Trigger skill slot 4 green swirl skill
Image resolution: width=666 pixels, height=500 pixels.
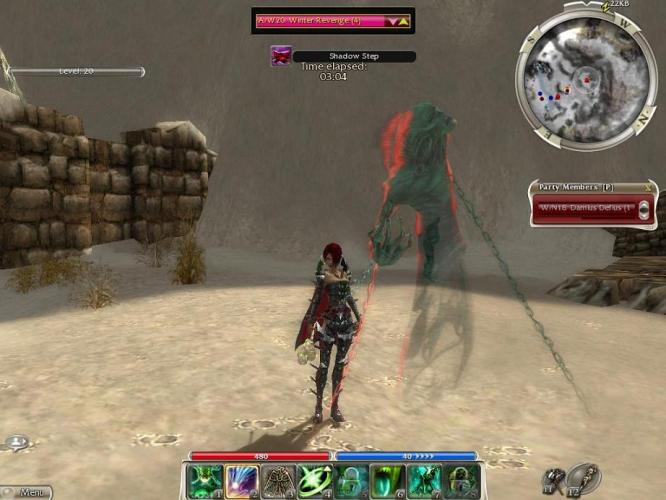click(316, 480)
